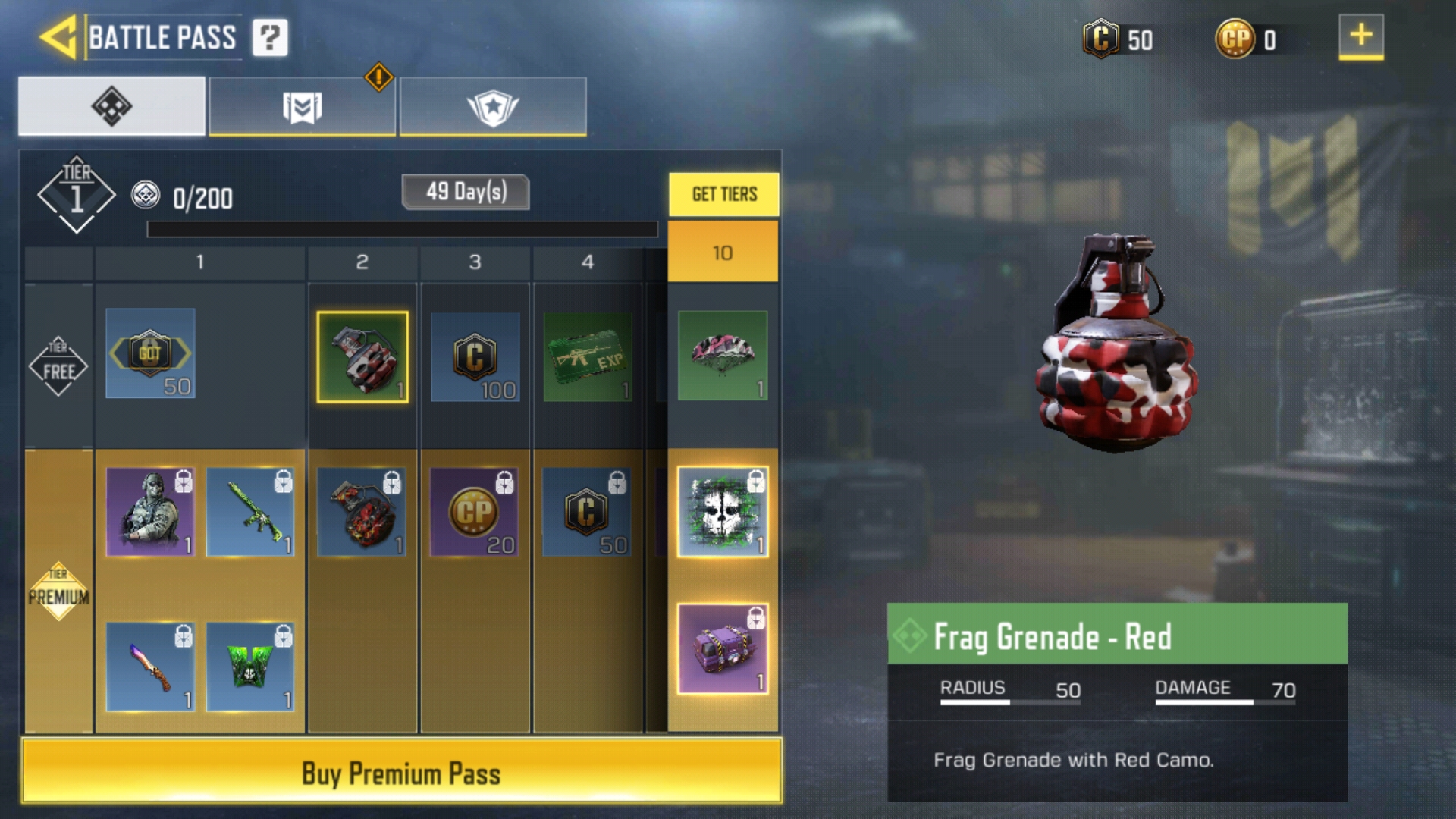Open the Battle Pass help question mark
The width and height of the screenshot is (1456, 819).
click(x=269, y=38)
